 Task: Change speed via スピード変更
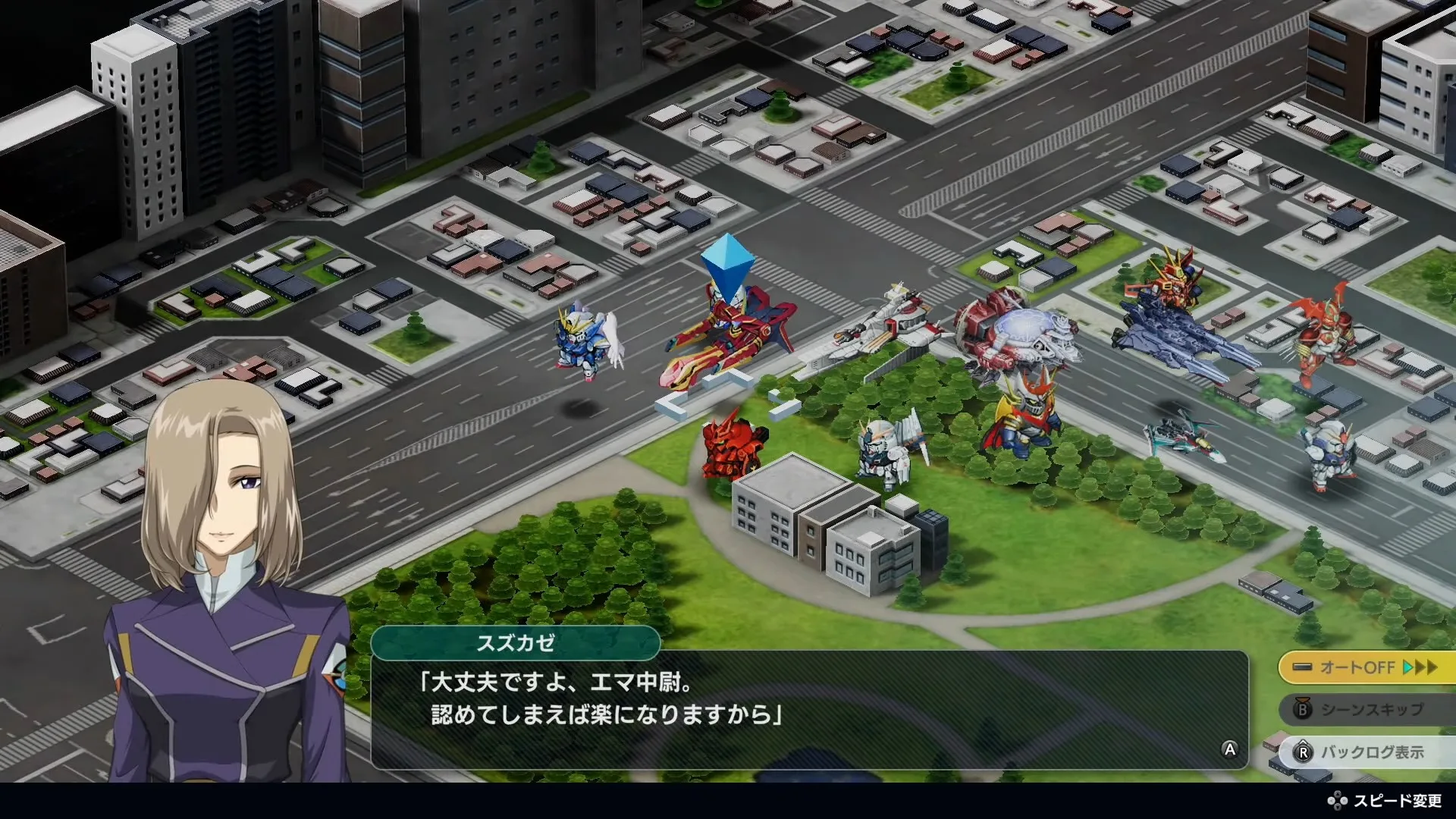(1385, 801)
